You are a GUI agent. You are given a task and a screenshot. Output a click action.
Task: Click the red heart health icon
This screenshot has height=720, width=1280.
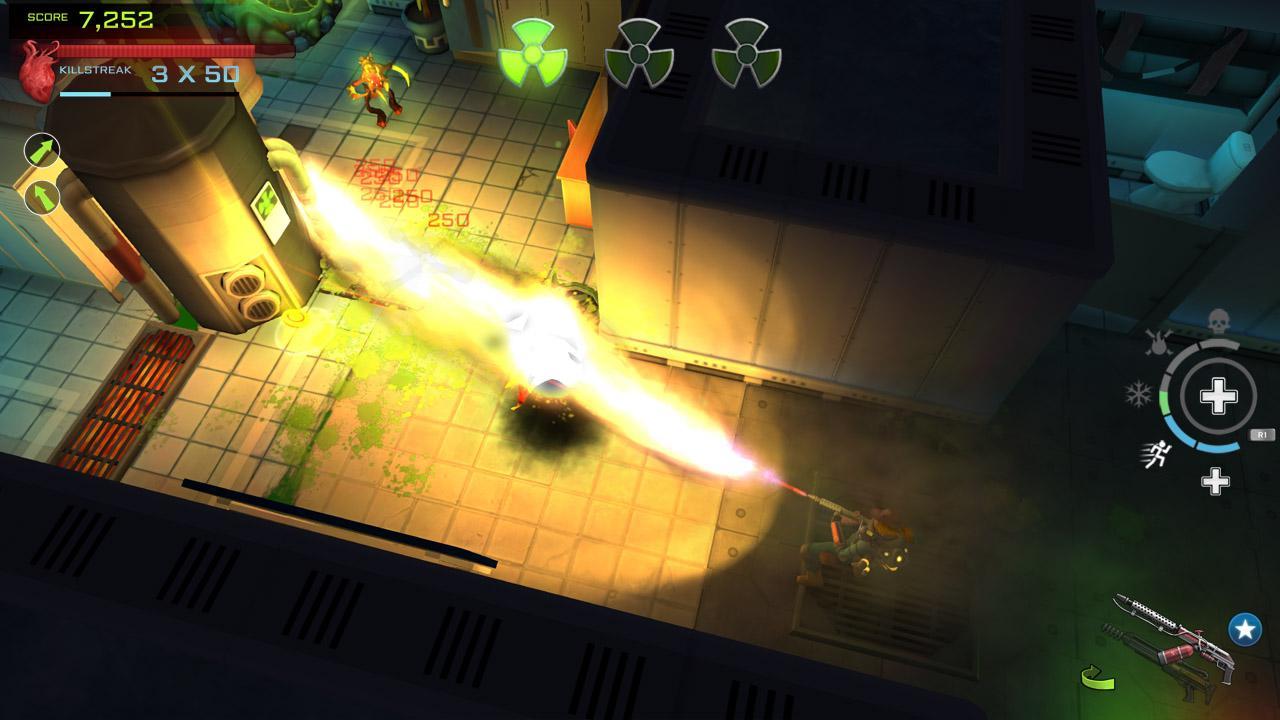[37, 66]
